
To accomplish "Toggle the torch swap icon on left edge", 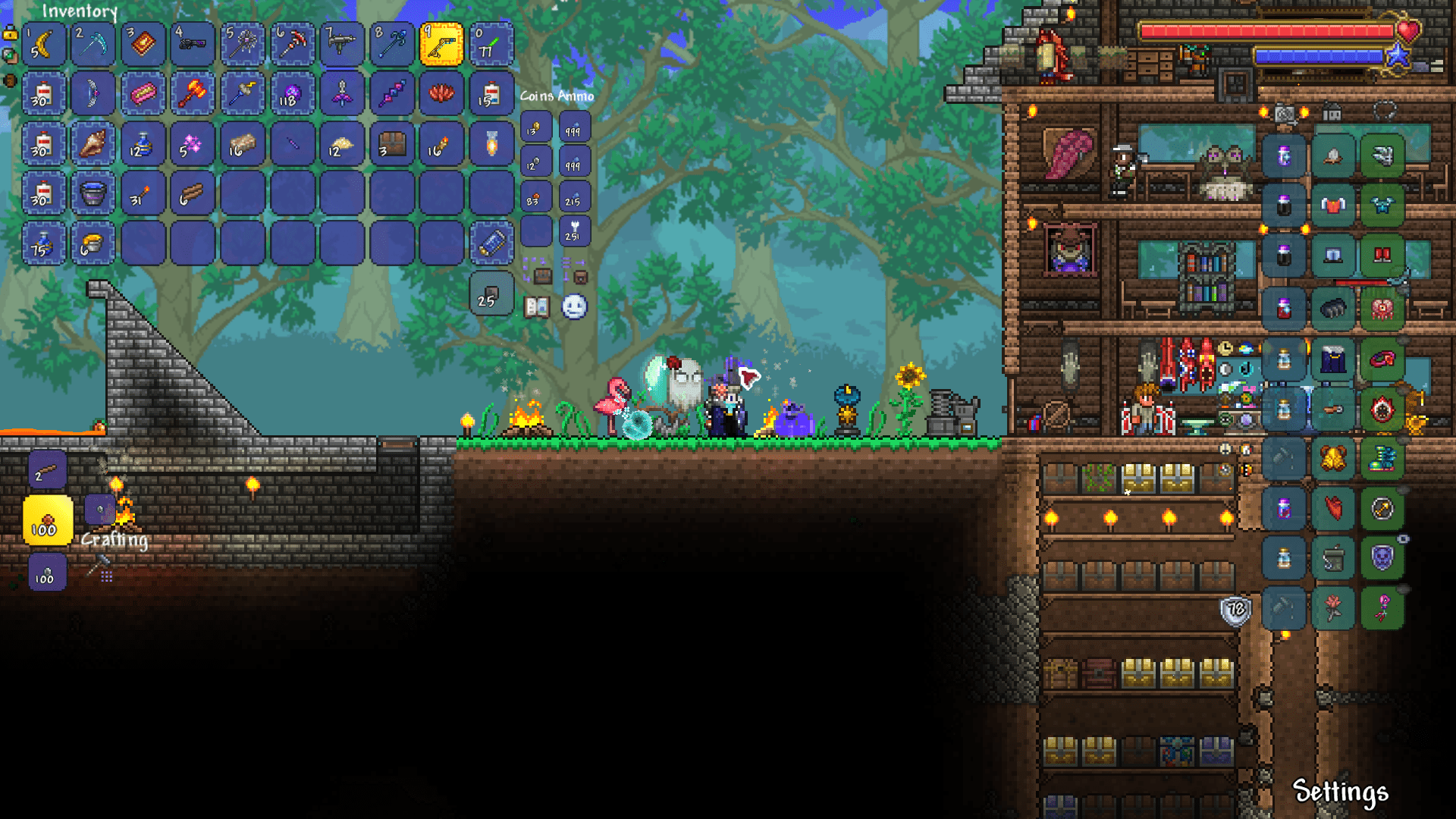I will [11, 80].
